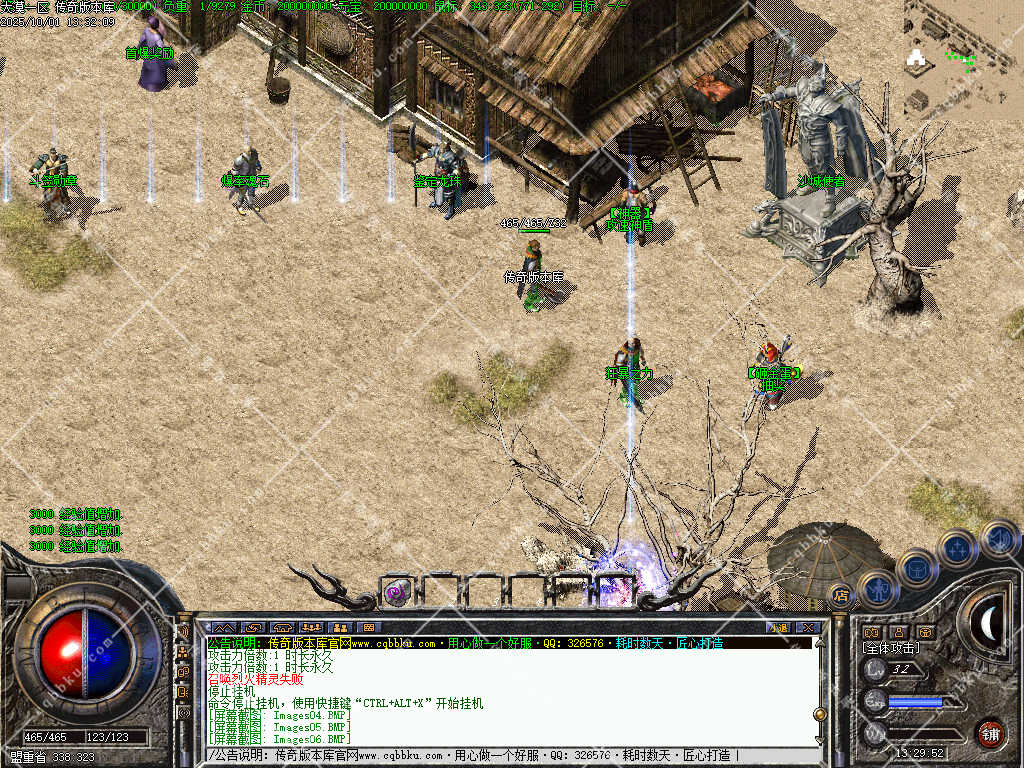
Task: Click the red 铺 stall button
Action: point(990,733)
